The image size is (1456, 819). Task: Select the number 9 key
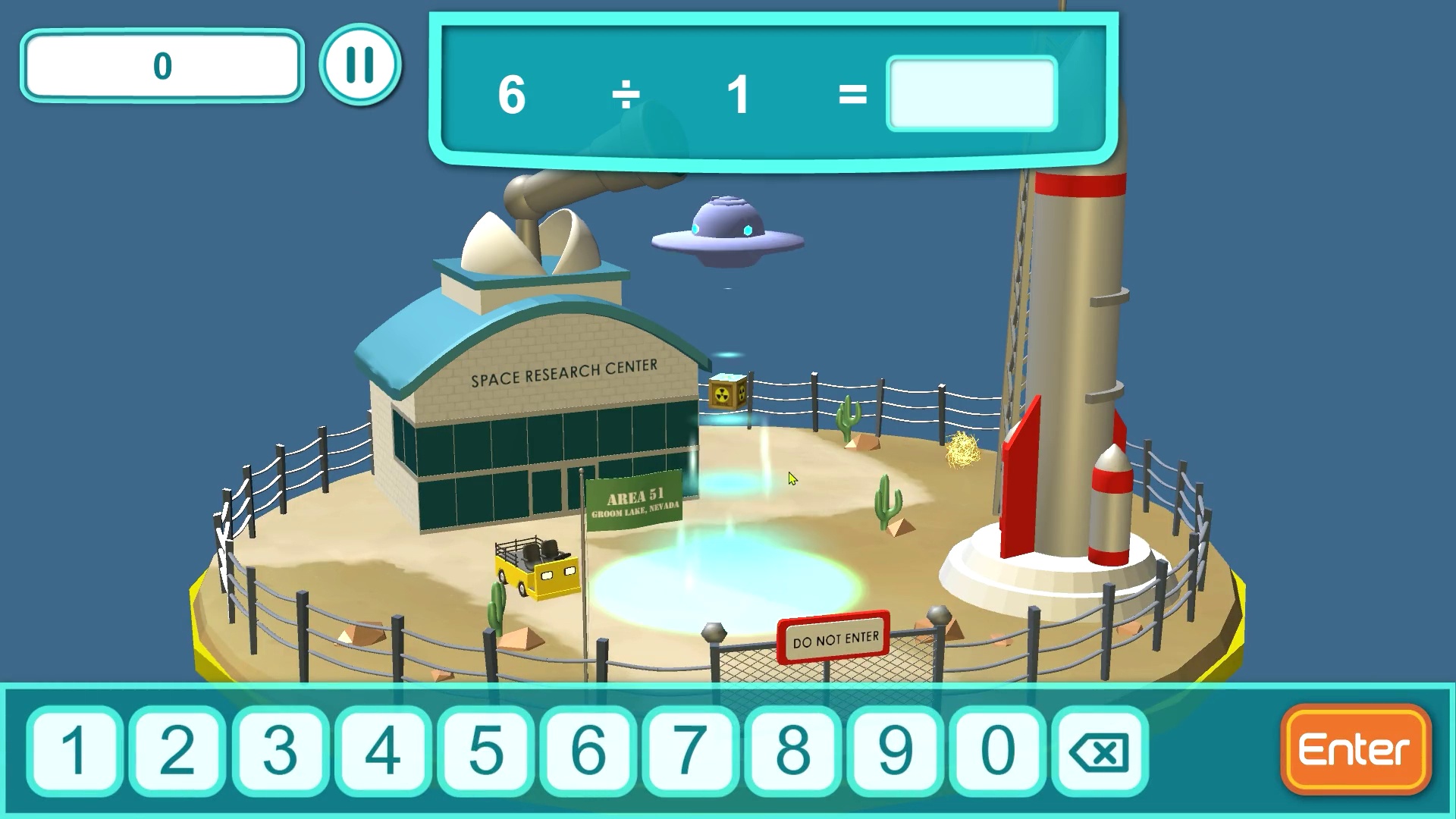[896, 750]
